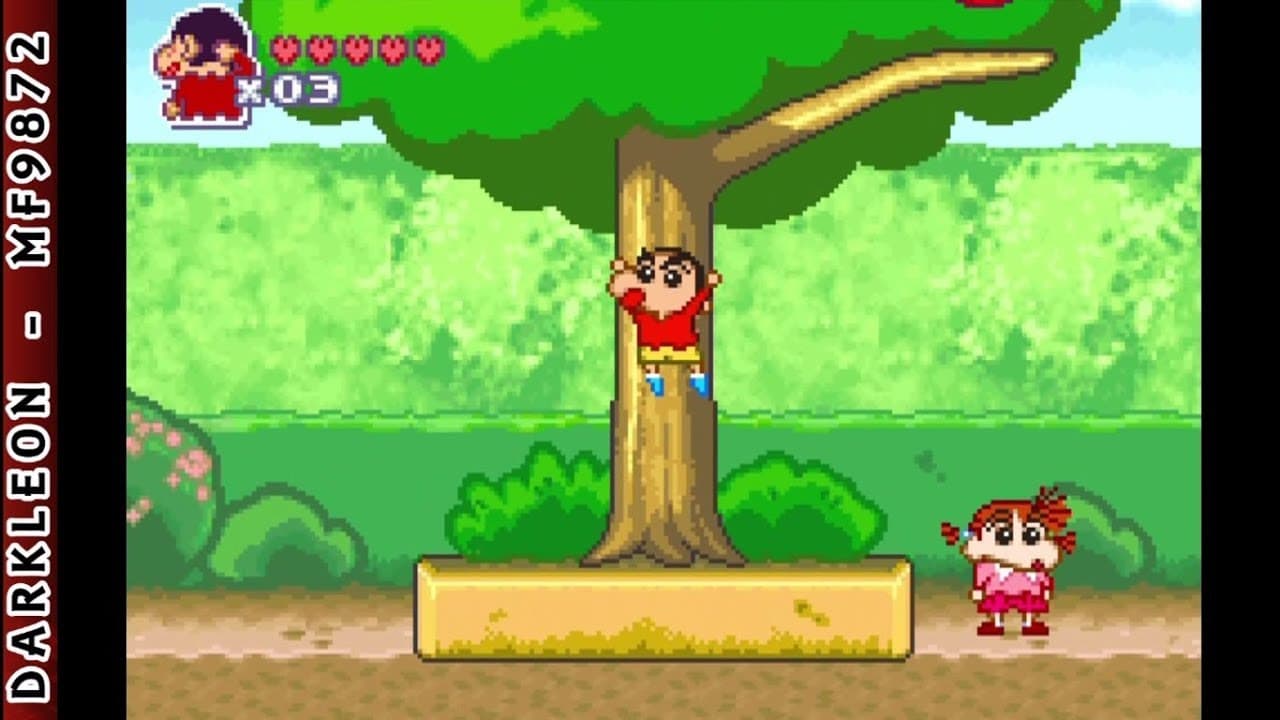Image resolution: width=1280 pixels, height=720 pixels.
Task: Select the second heart in the HUD row
Action: click(320, 48)
